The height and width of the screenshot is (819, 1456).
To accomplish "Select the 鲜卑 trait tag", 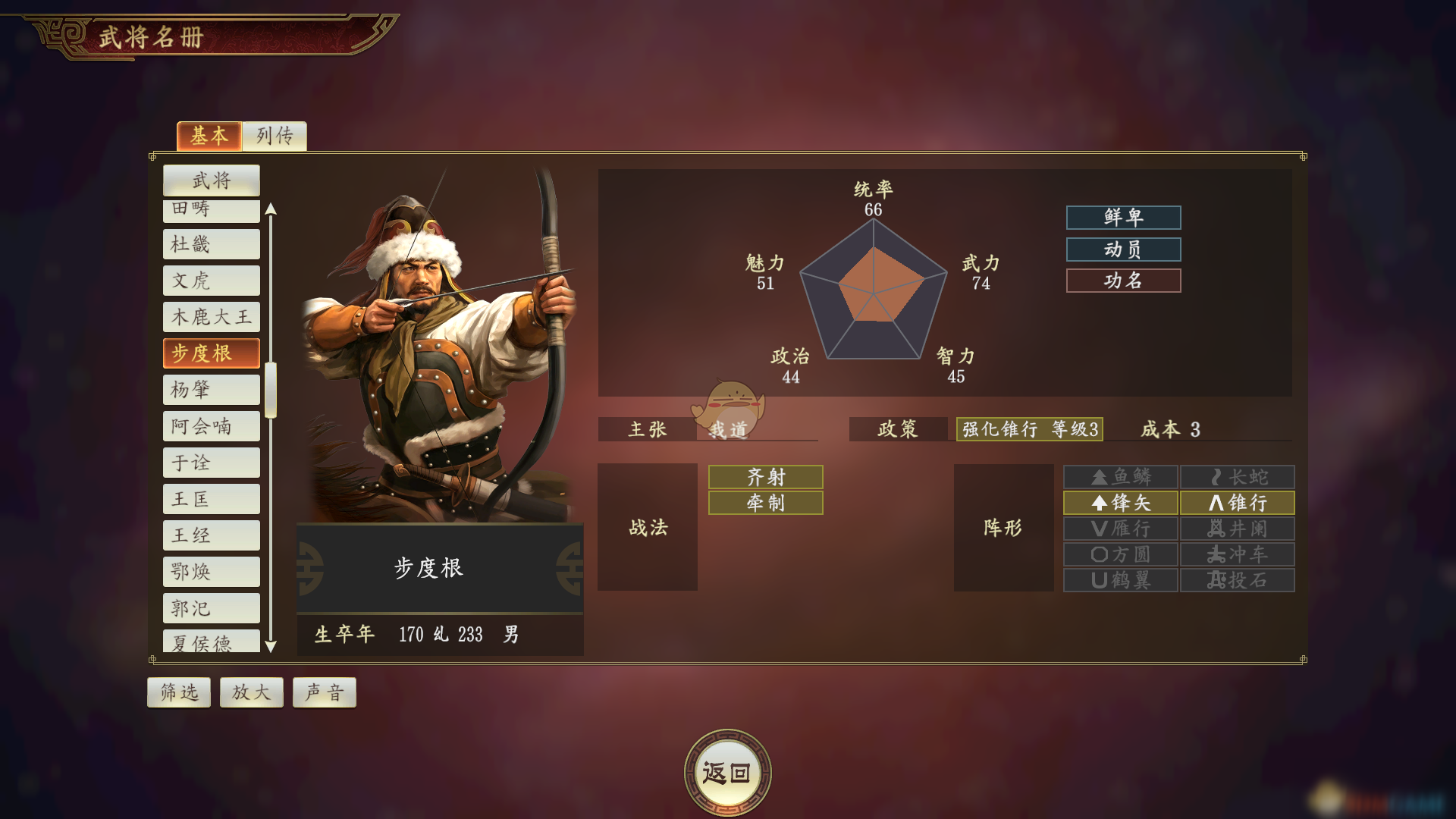I will [1123, 218].
